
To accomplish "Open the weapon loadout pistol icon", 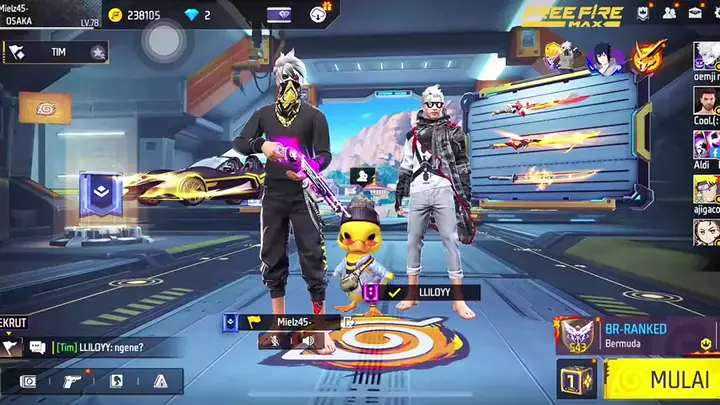I will click(70, 381).
